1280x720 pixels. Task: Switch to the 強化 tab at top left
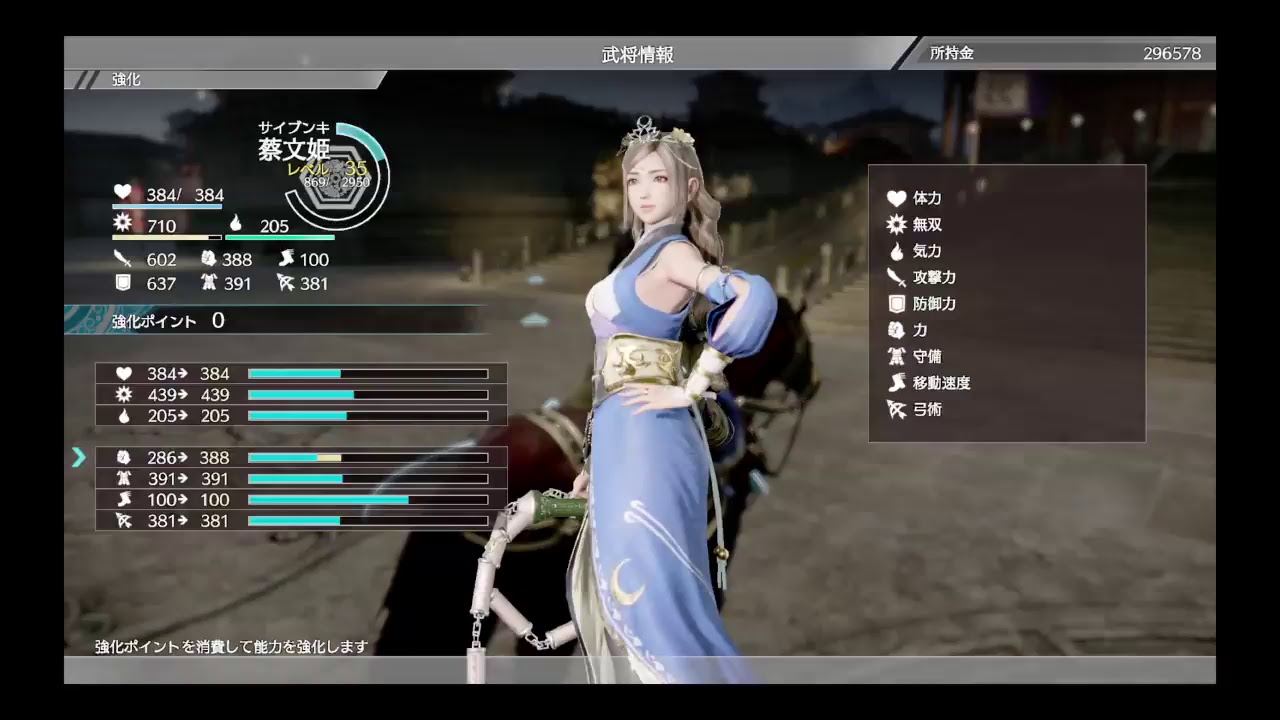124,79
